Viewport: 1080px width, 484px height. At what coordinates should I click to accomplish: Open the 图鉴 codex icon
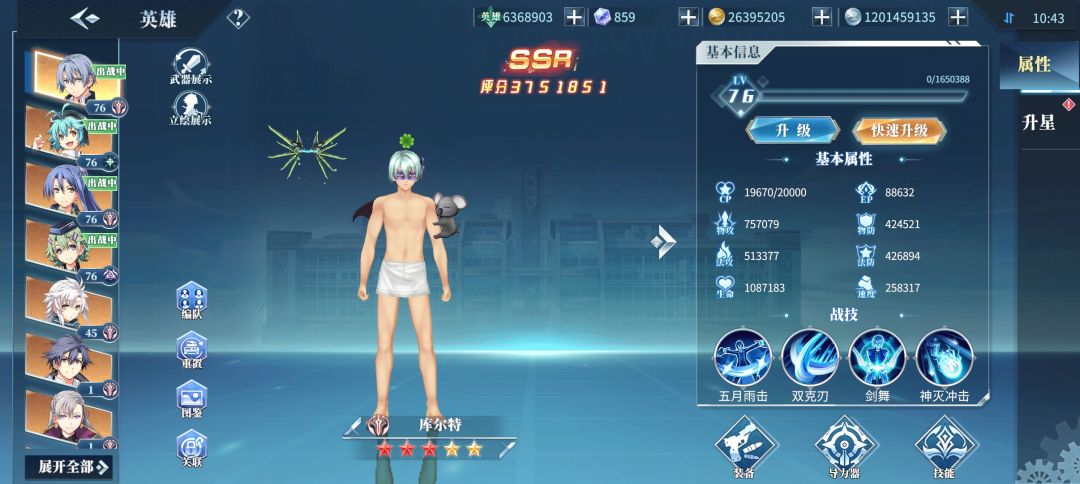point(191,398)
